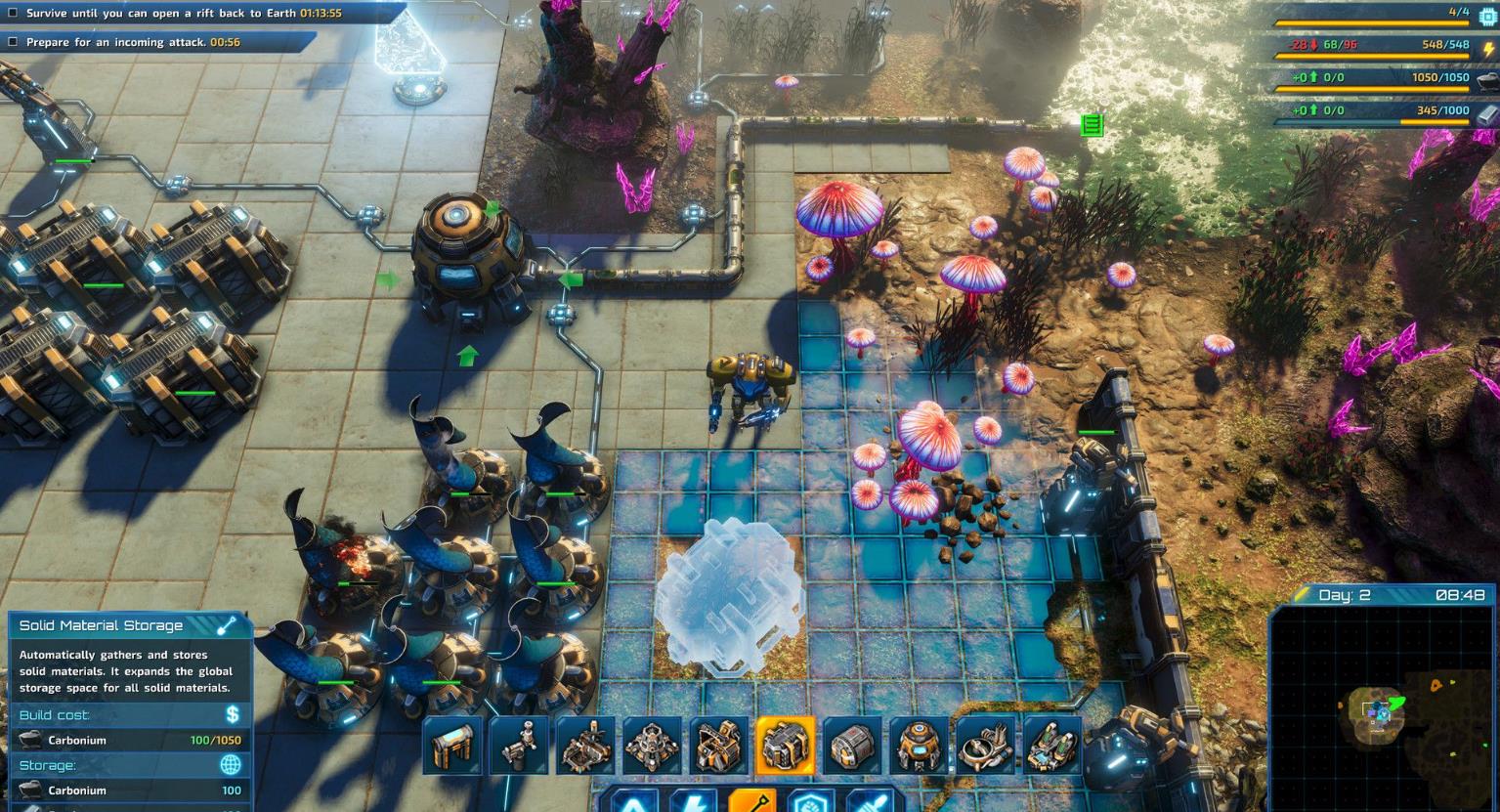Pick the robotic arm pipe building icon
The width and height of the screenshot is (1500, 812).
click(519, 746)
